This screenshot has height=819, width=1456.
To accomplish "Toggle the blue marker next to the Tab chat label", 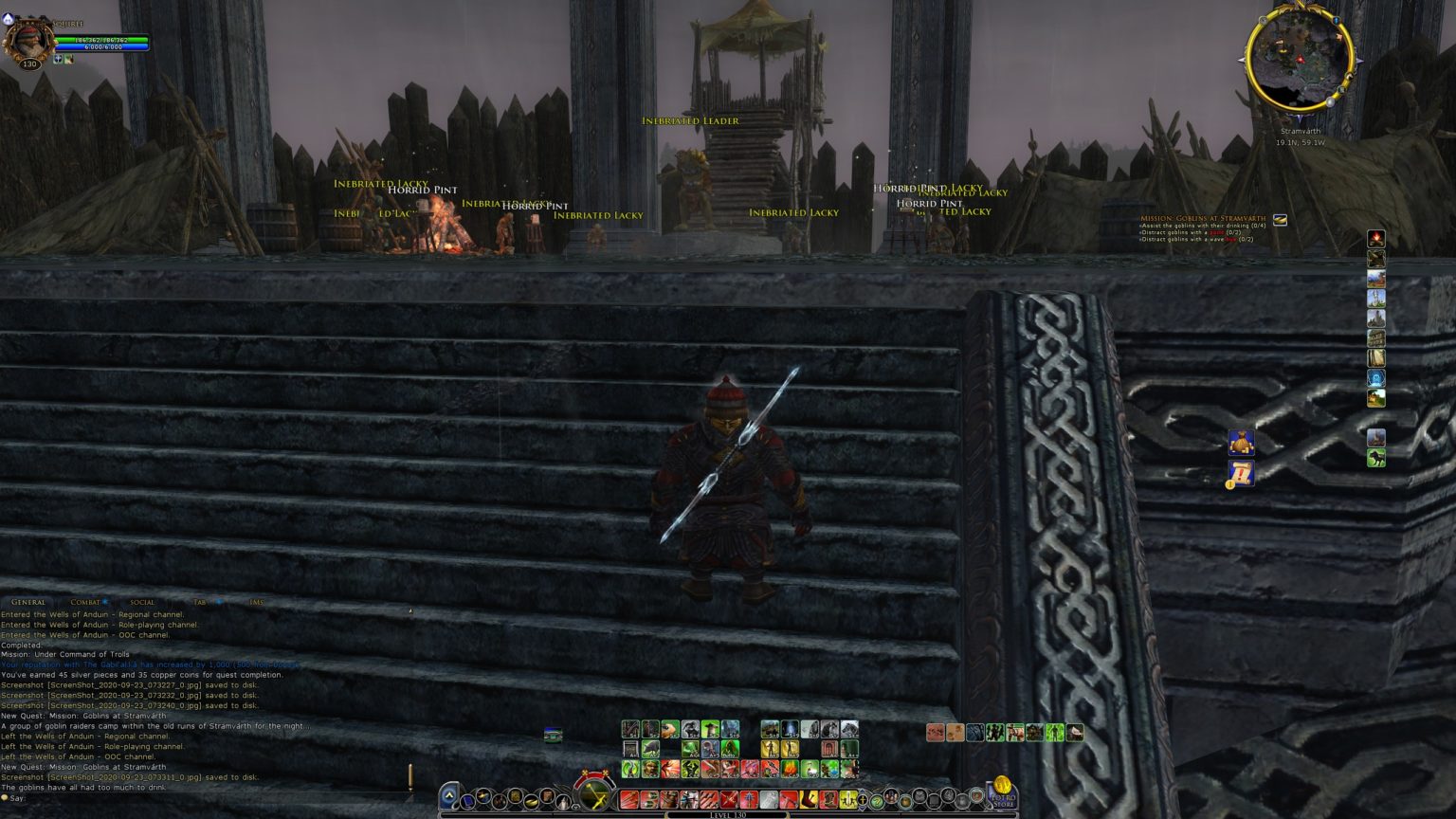I will click(219, 601).
